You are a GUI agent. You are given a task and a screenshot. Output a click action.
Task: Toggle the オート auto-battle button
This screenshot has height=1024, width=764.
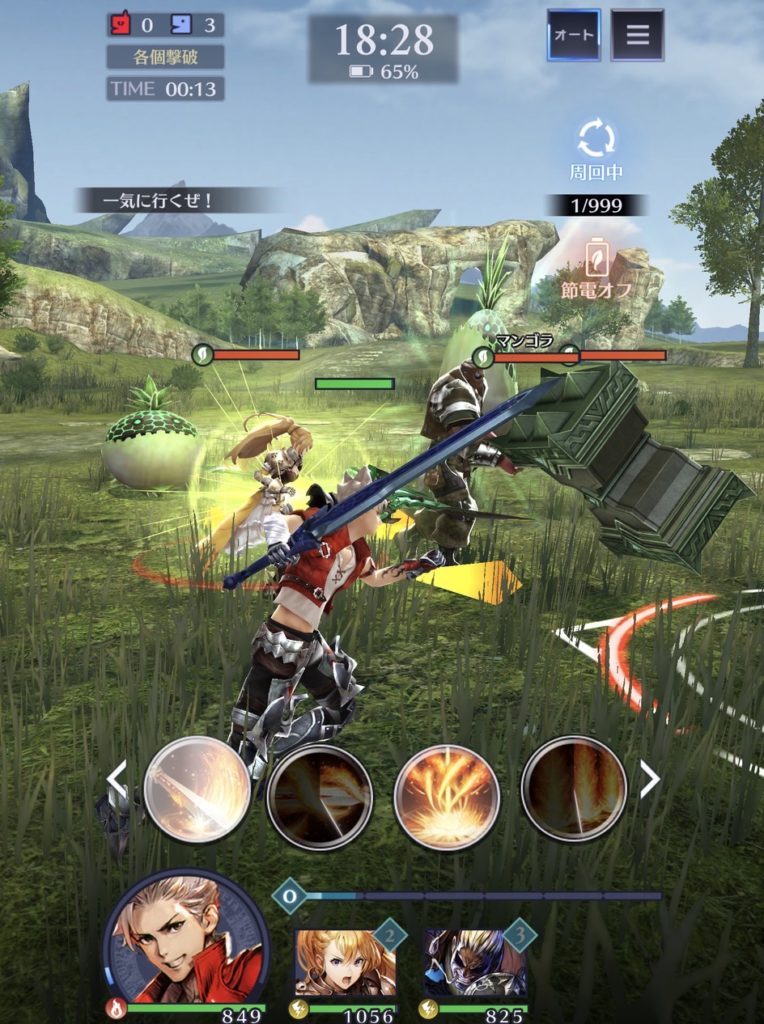573,36
